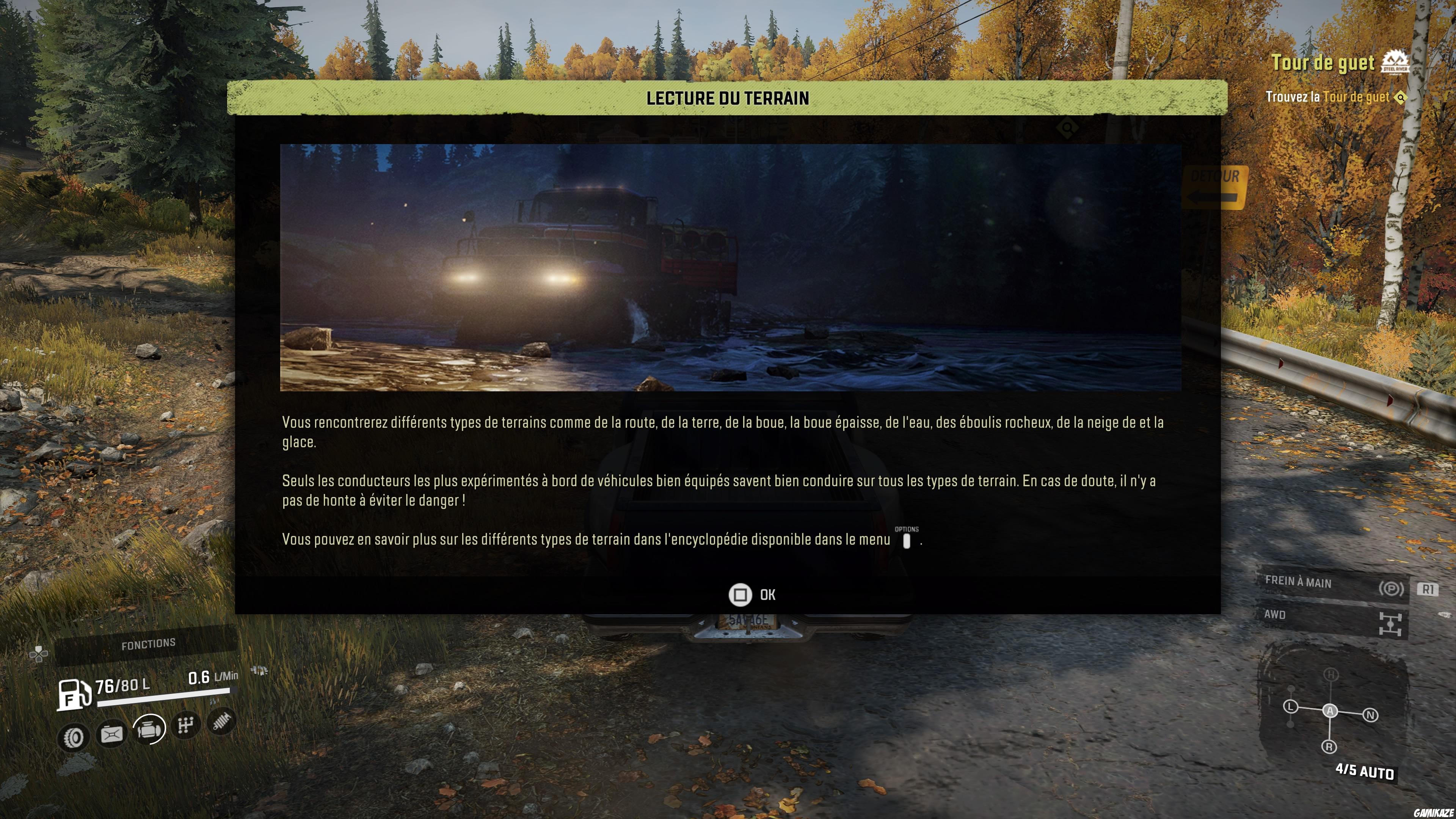
Task: Click the fuel pump icon
Action: (74, 694)
